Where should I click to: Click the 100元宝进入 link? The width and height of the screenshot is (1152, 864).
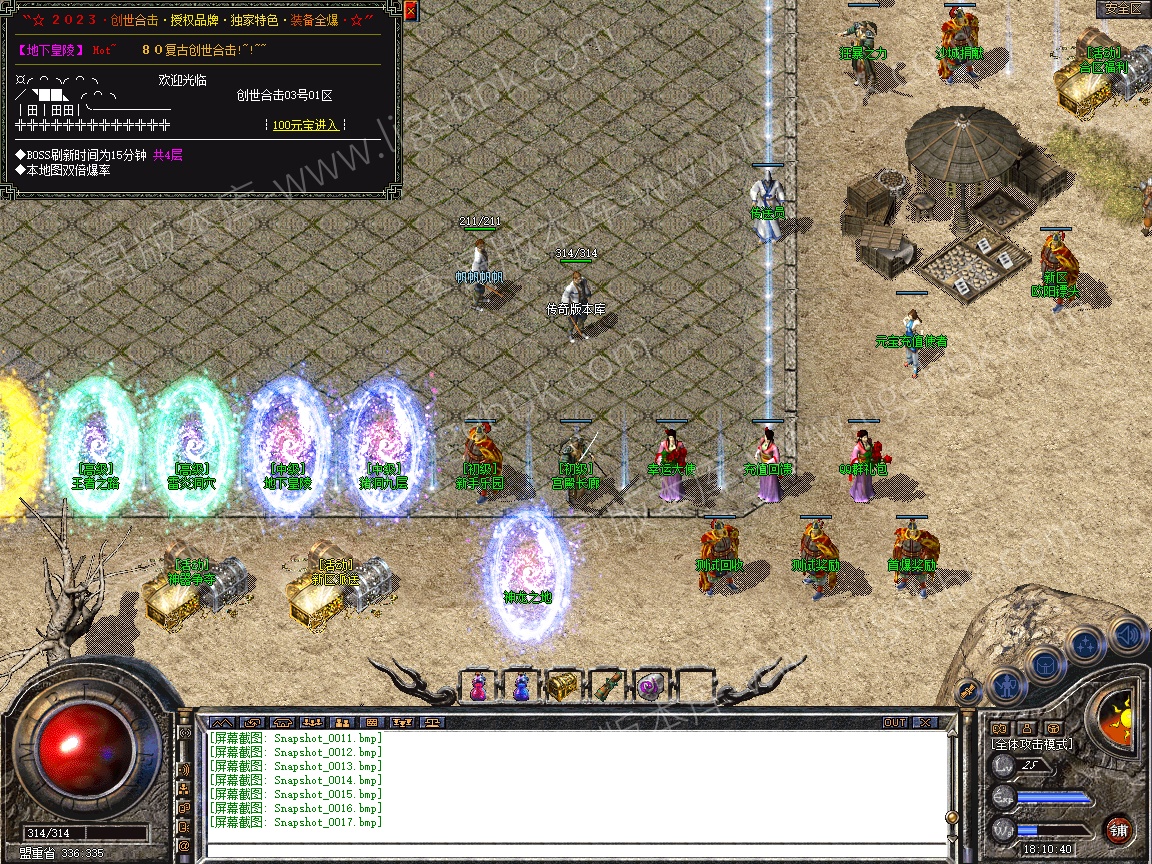click(x=306, y=125)
